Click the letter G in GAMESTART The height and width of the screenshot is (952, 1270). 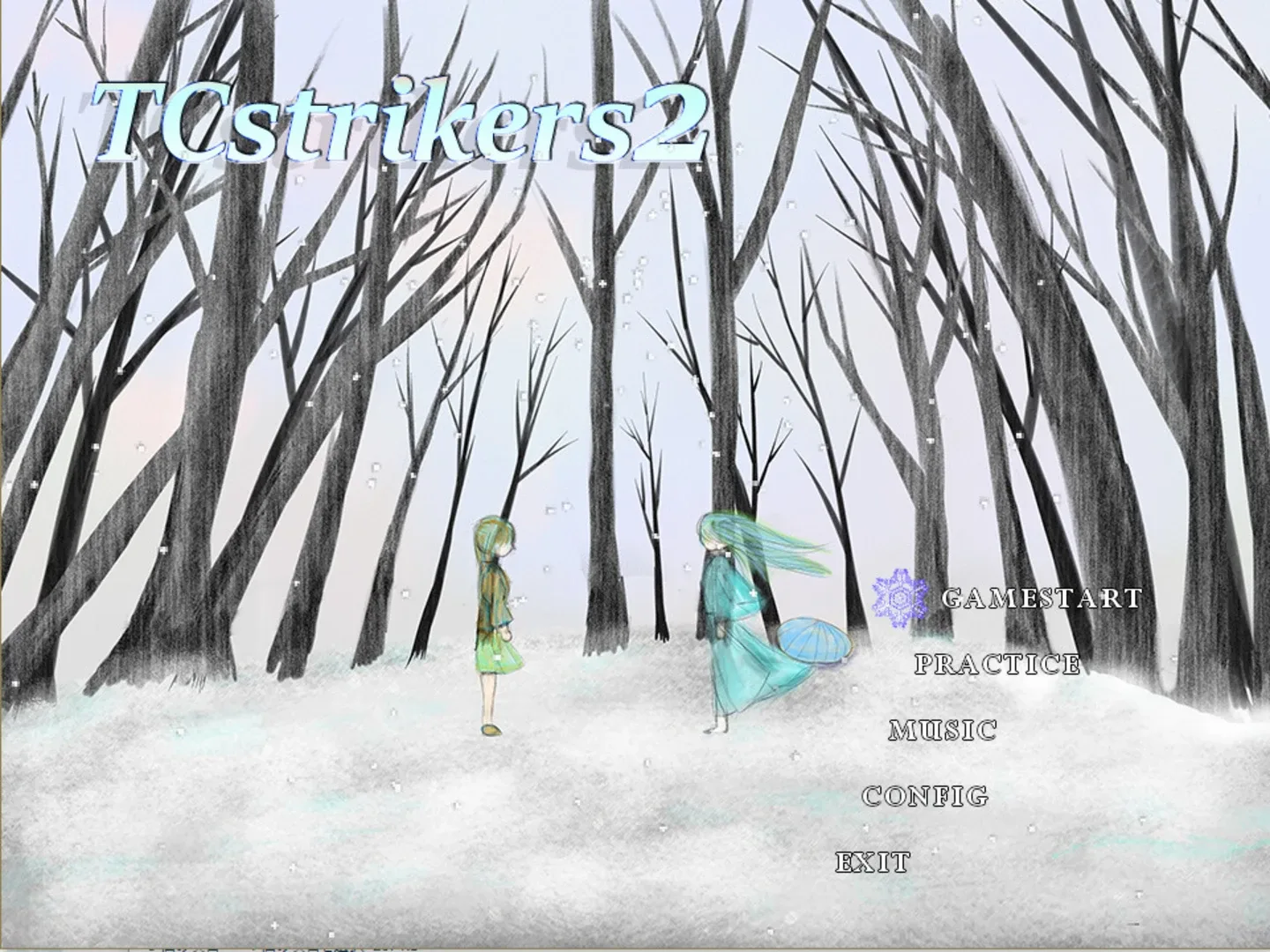coord(954,599)
